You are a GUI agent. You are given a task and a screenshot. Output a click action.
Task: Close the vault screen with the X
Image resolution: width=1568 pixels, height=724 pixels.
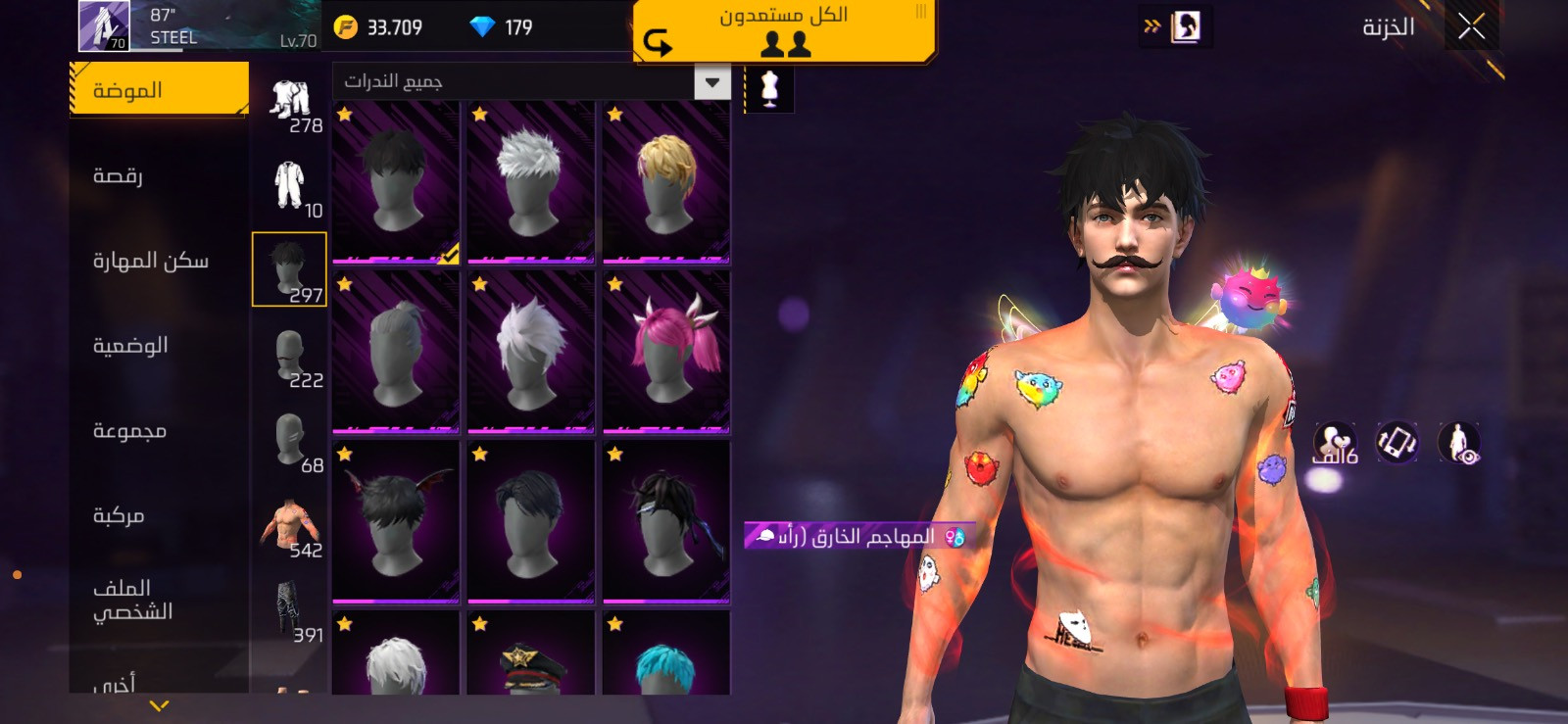tap(1471, 26)
